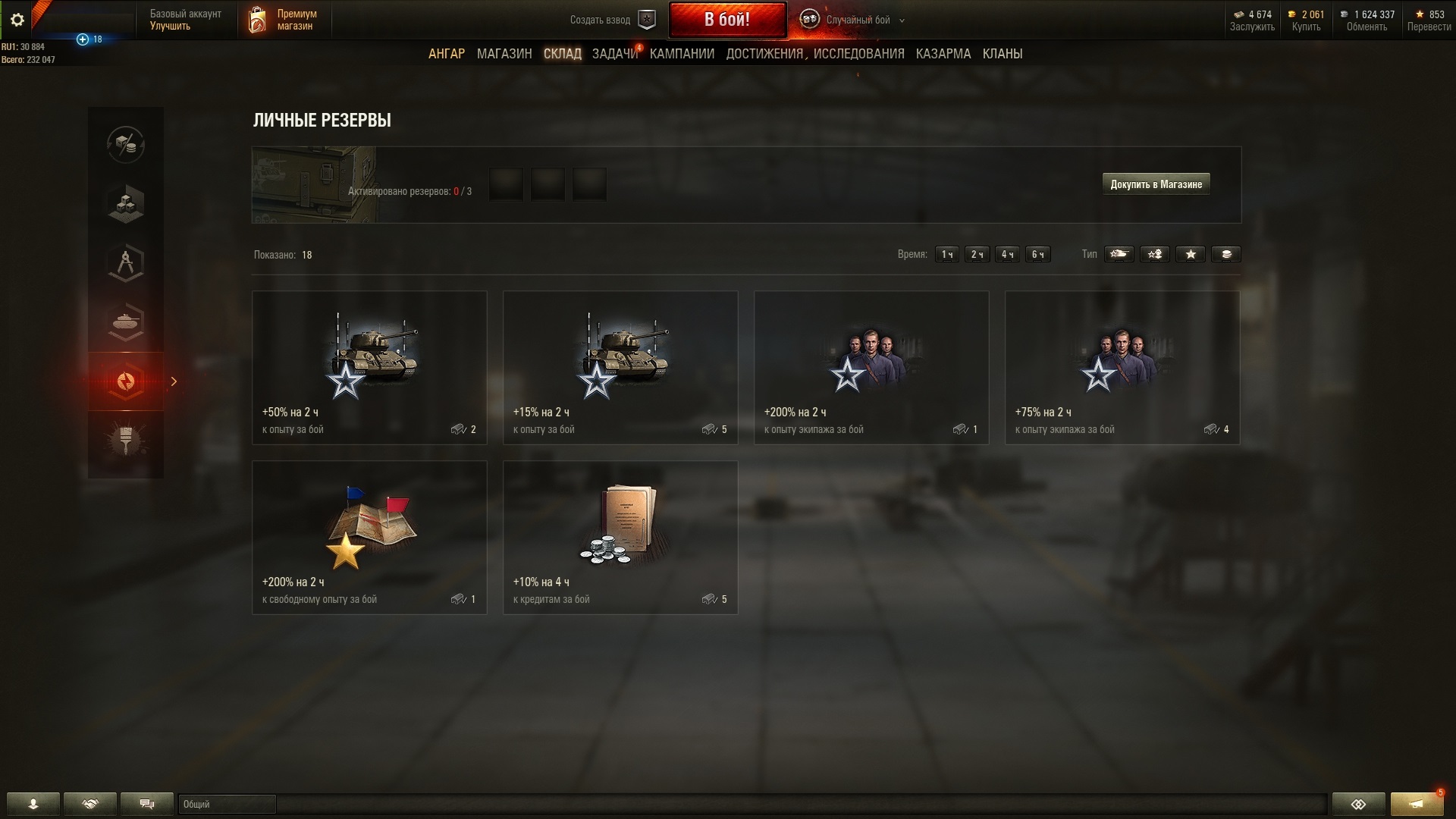Select the free experience star filter icon

pyautogui.click(x=1191, y=254)
